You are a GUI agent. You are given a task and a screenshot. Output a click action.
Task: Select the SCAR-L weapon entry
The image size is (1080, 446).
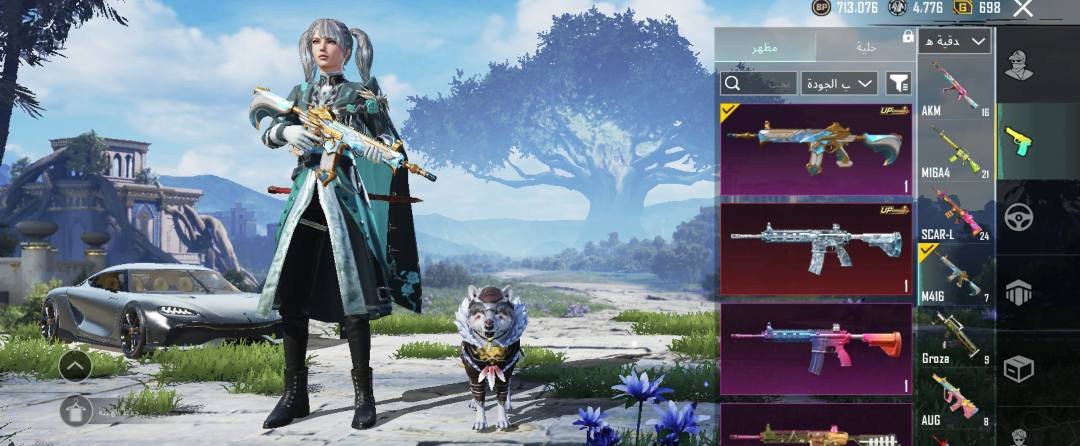coord(955,213)
